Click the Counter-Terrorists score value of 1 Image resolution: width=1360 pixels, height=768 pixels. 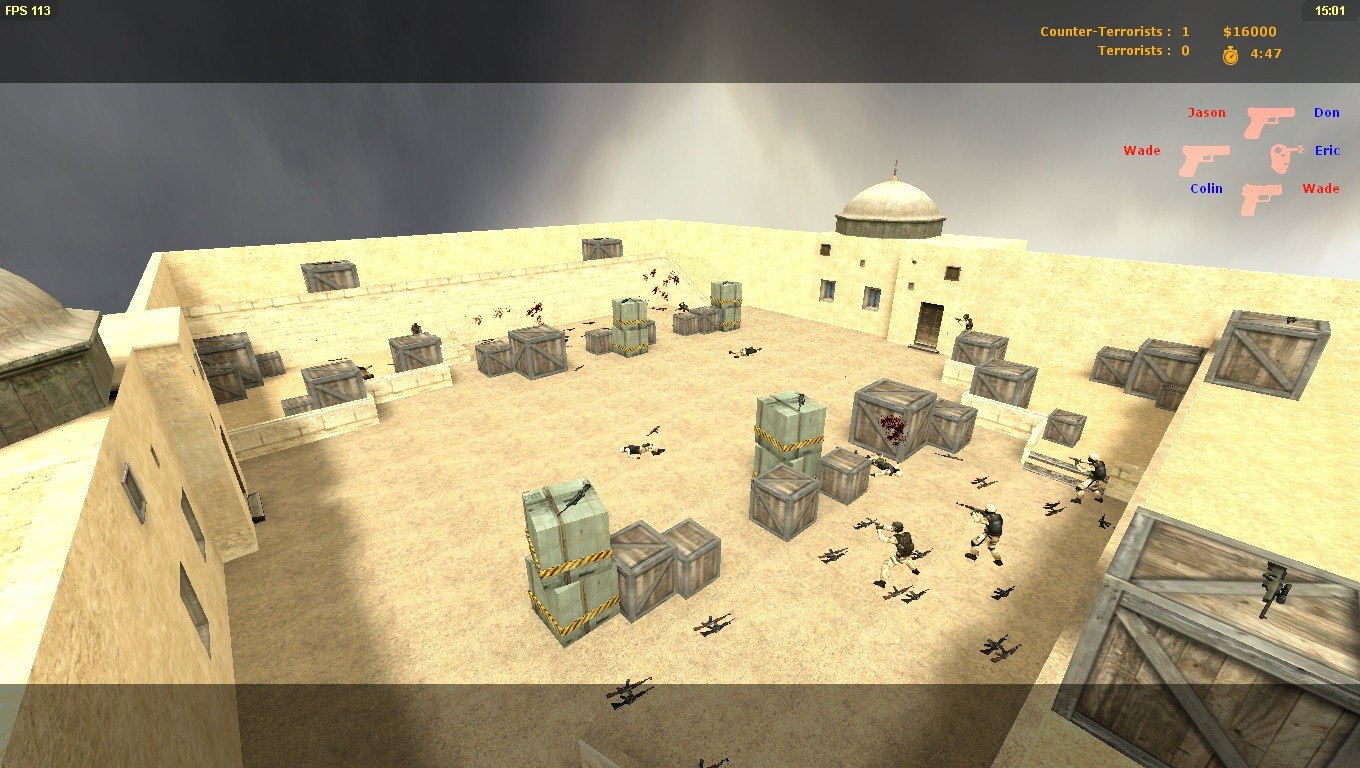(x=1184, y=31)
